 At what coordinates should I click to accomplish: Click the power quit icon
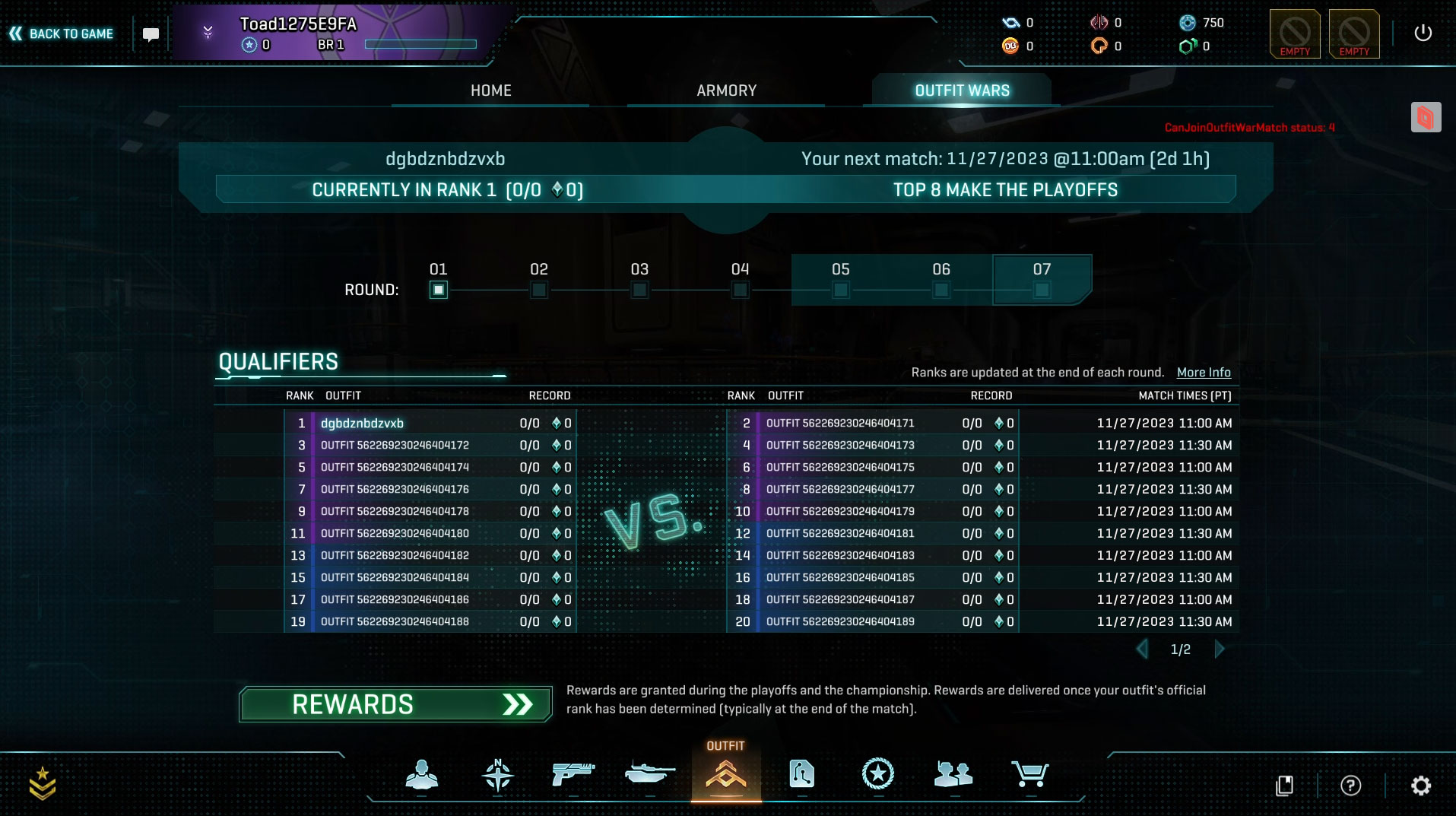coord(1423,33)
